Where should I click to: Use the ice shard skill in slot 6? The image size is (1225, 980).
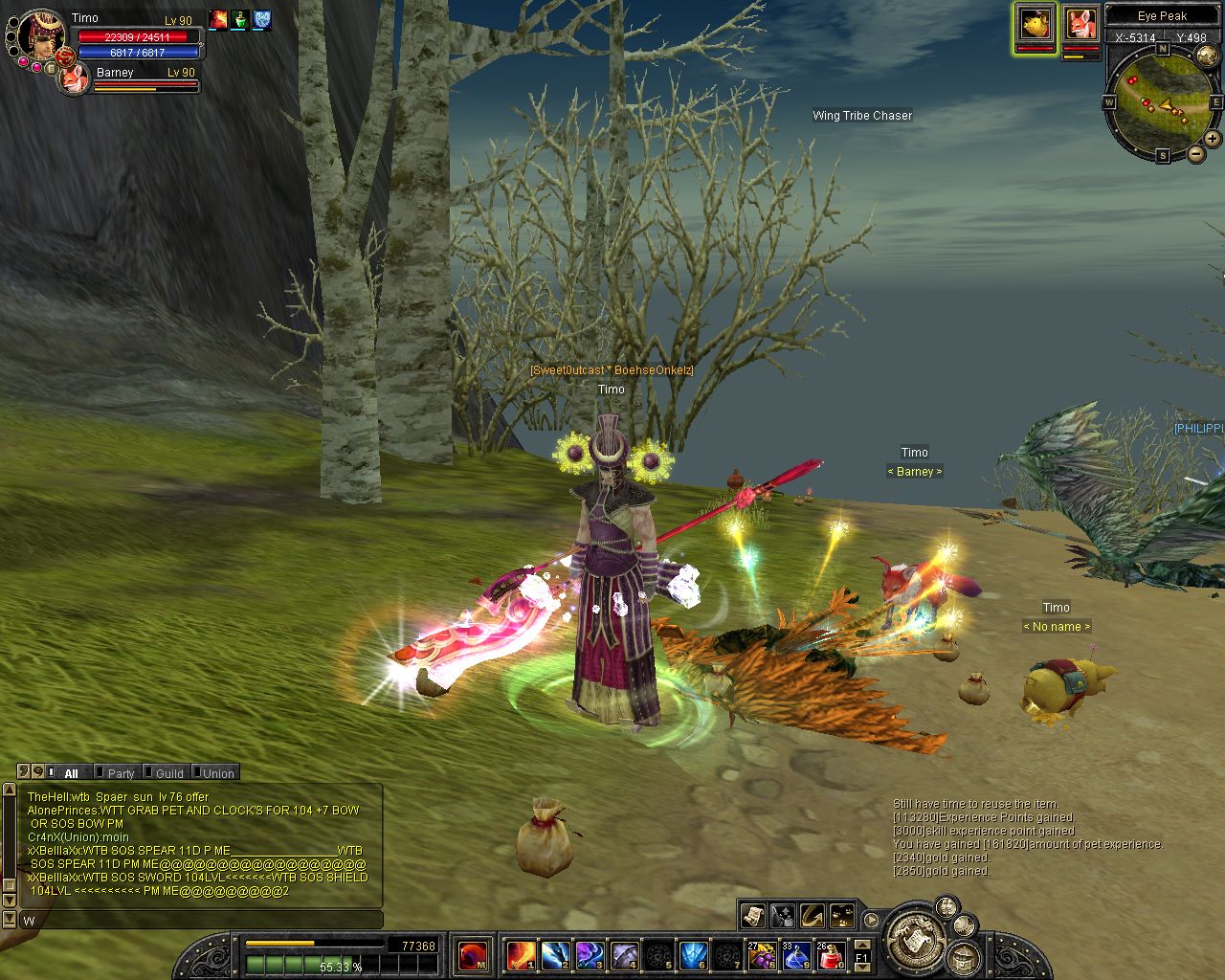point(693,954)
